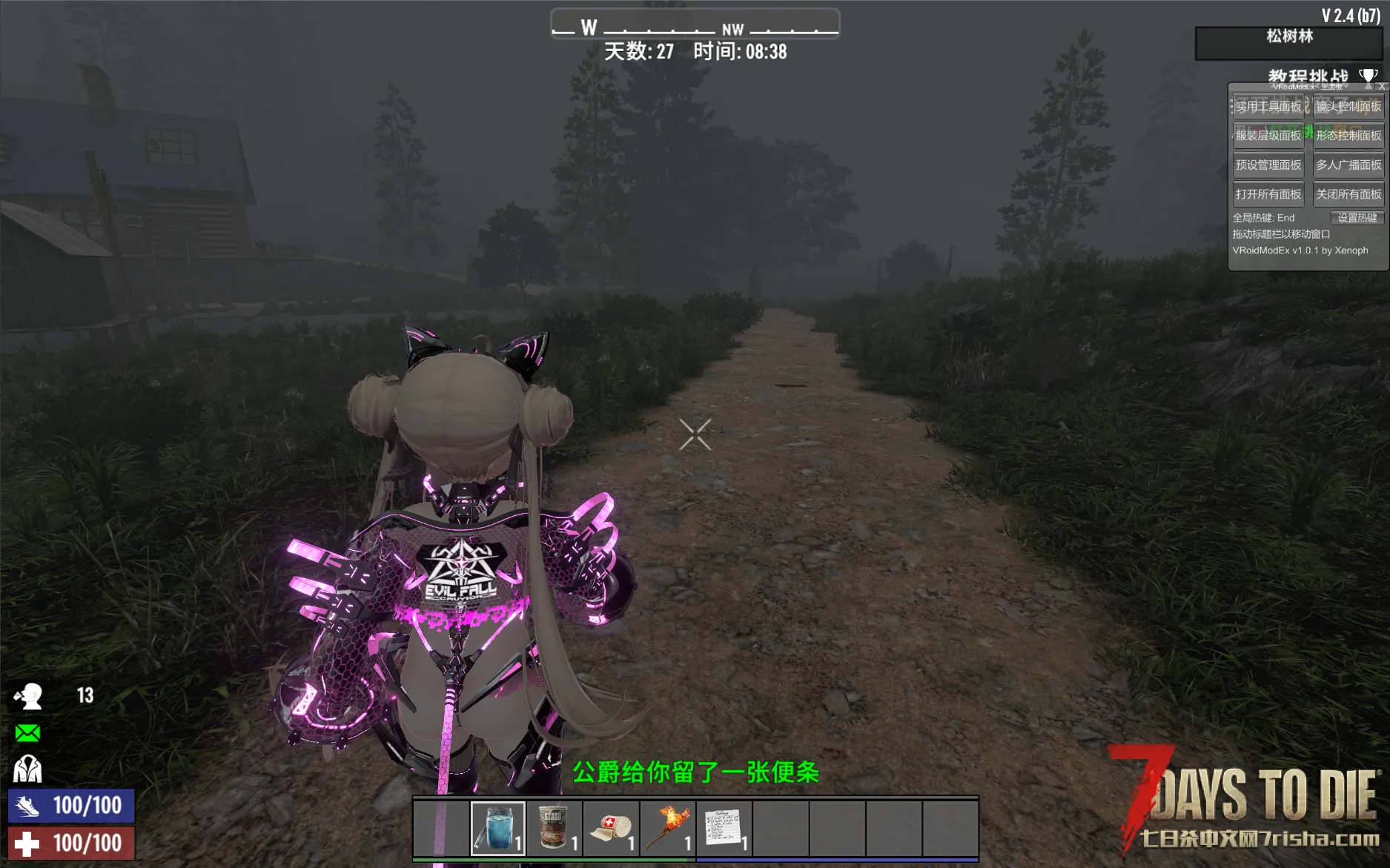
Task: Select the bandage hotbar slot
Action: (x=611, y=828)
